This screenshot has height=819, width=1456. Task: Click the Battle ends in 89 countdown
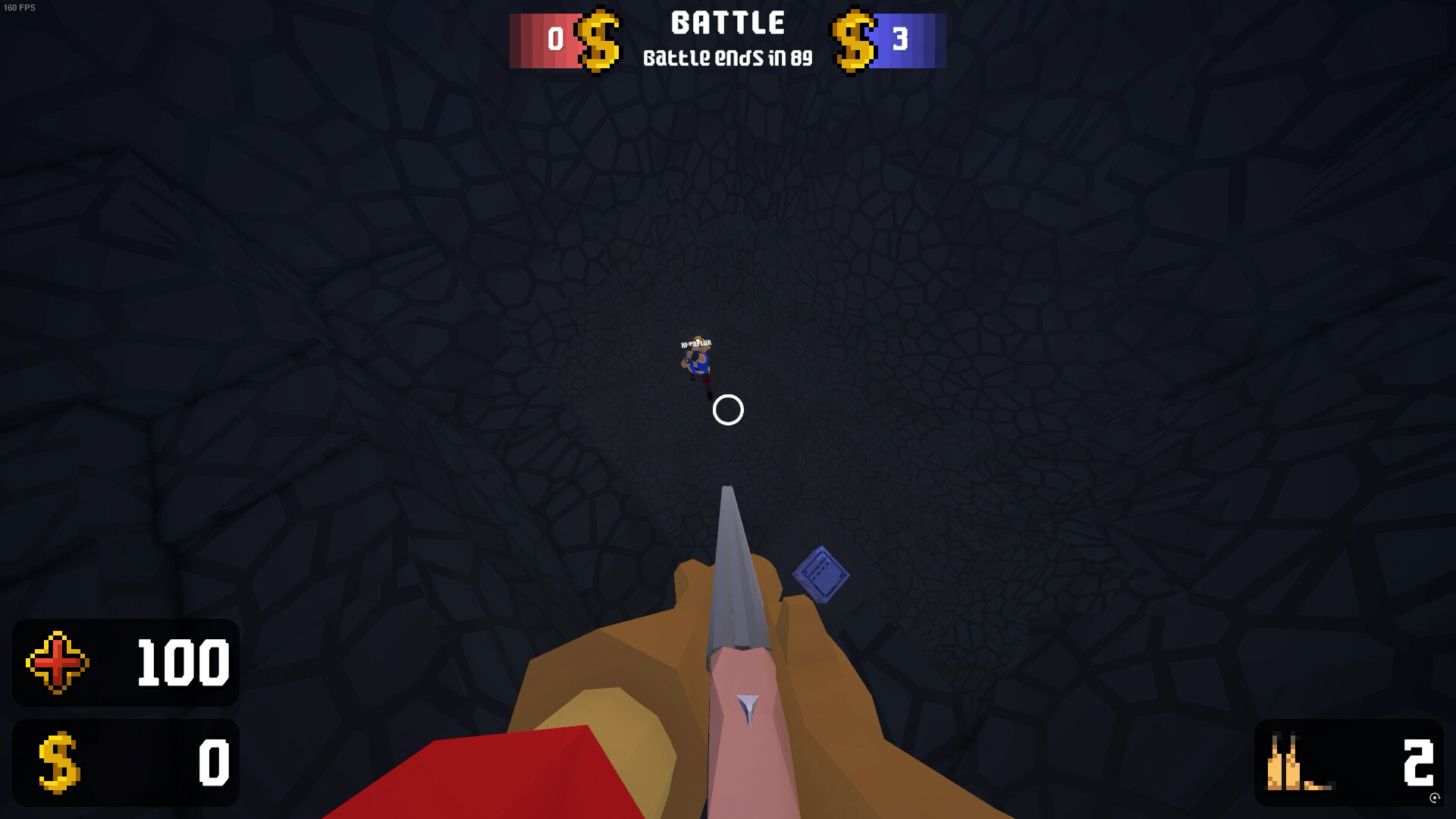pyautogui.click(x=727, y=57)
